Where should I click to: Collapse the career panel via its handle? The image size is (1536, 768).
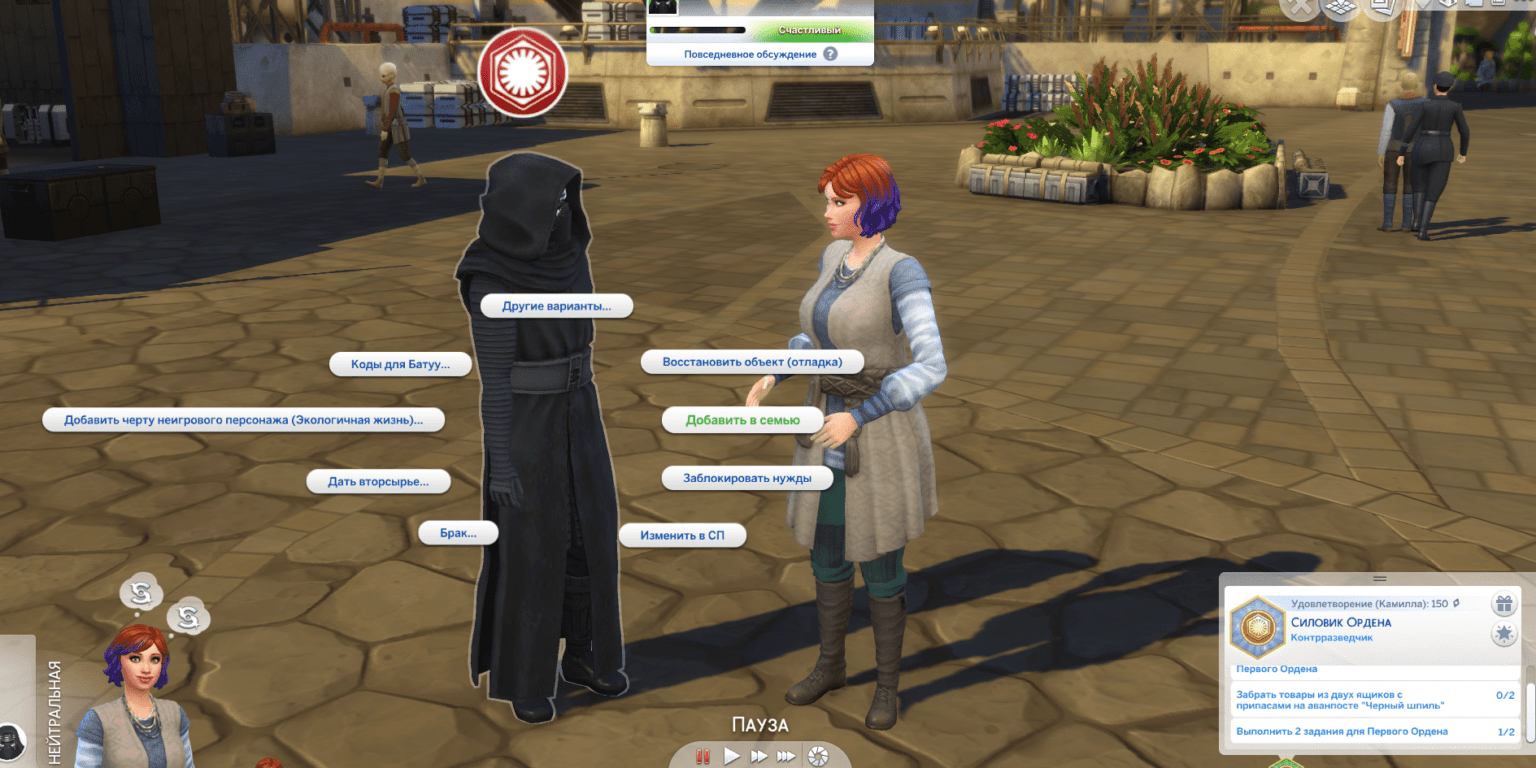coord(1380,578)
